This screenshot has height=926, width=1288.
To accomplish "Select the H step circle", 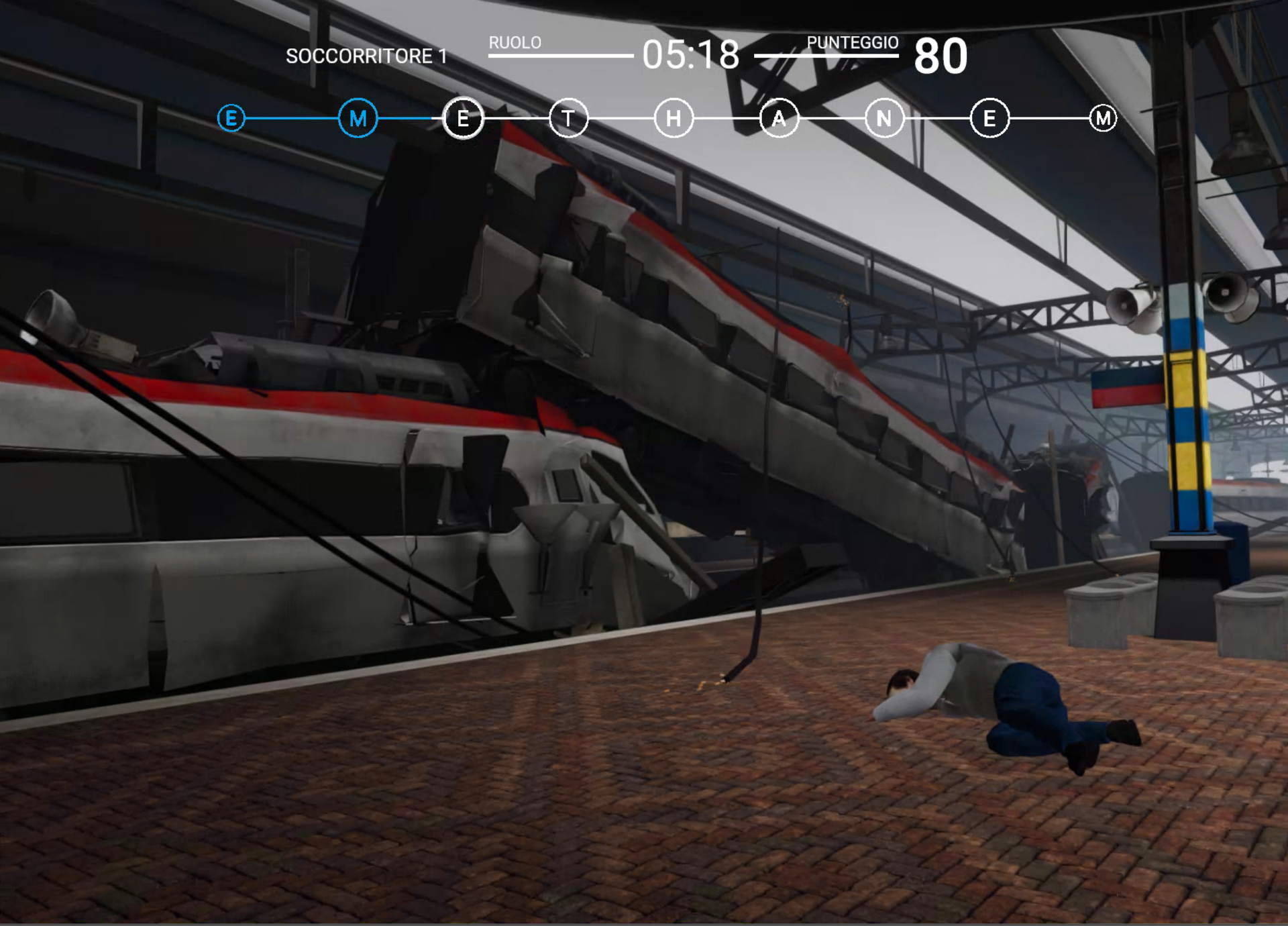I will tap(674, 119).
